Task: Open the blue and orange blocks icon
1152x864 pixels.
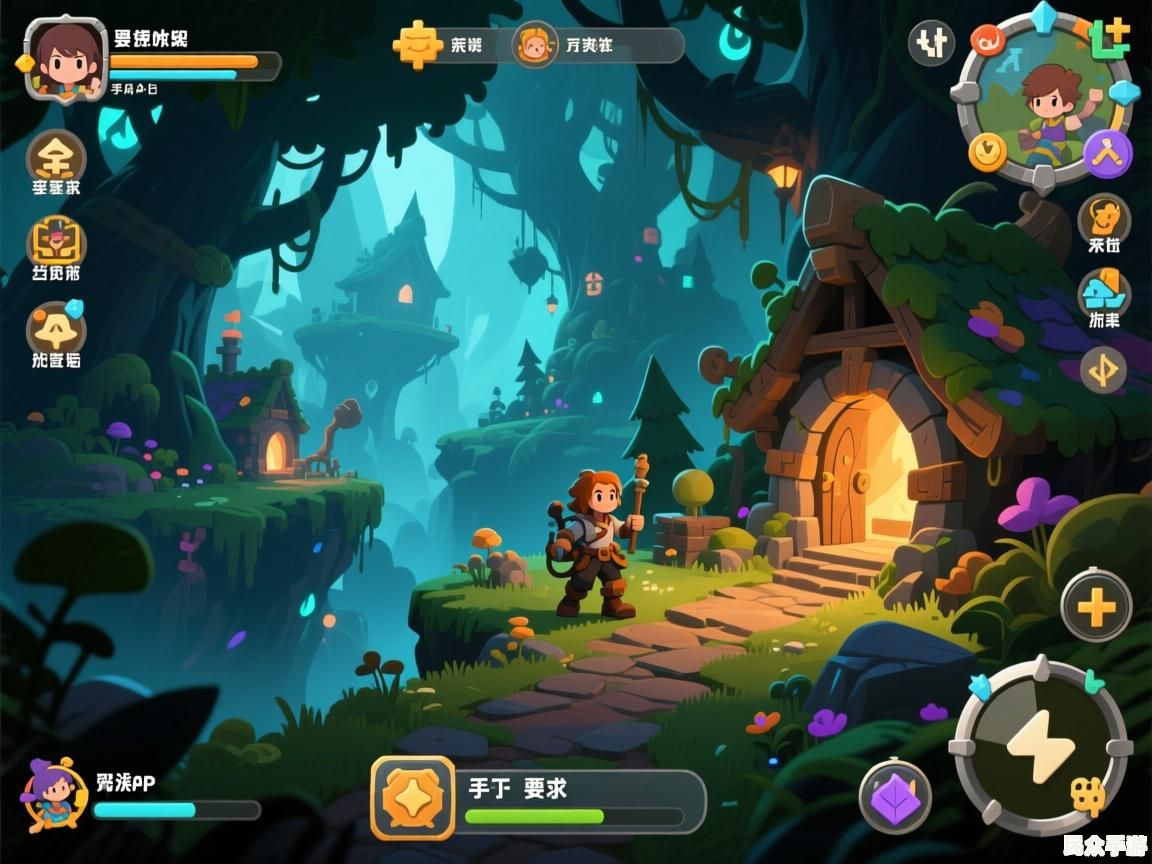Action: coord(1104,294)
